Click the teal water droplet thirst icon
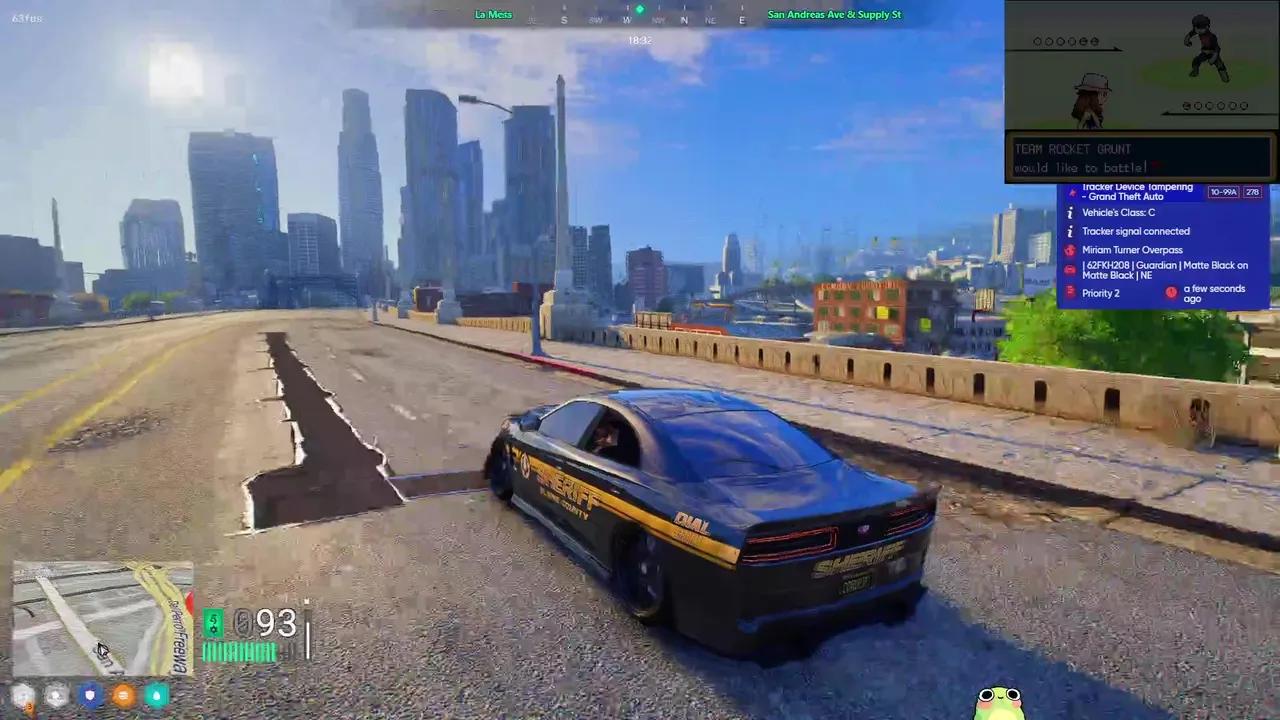 [x=156, y=695]
